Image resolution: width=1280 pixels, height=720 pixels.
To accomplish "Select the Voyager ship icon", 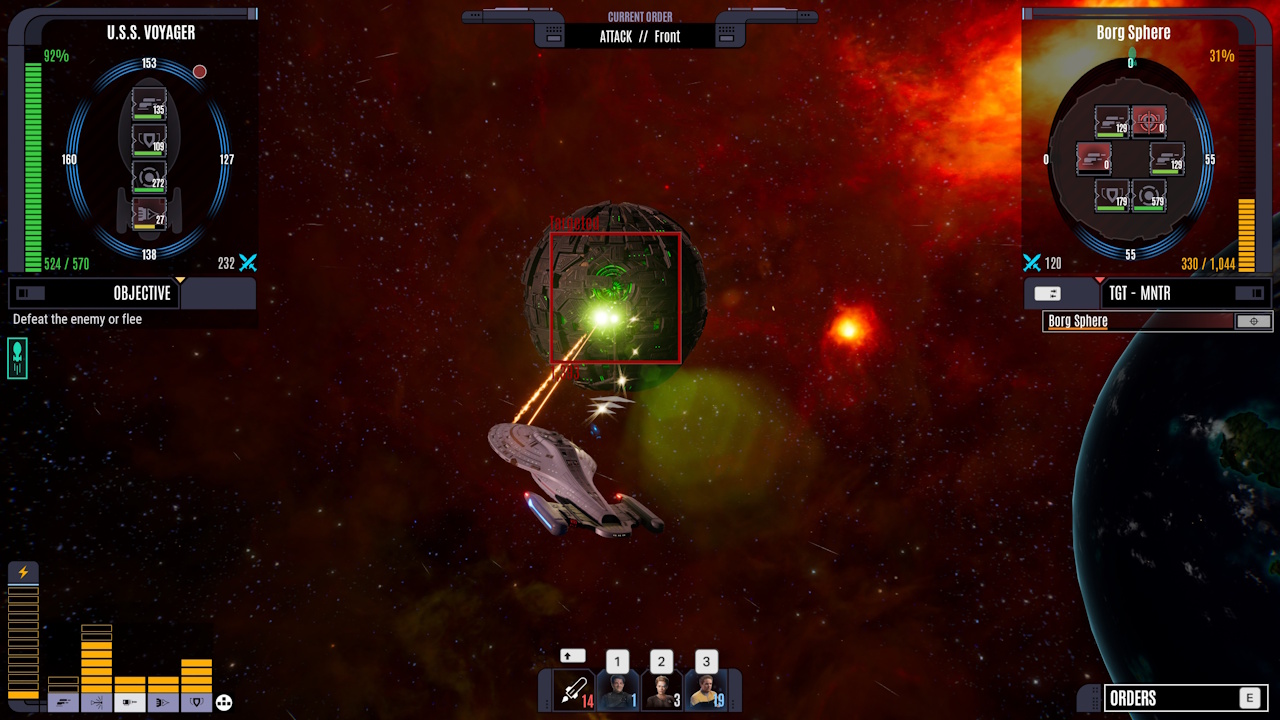I will [17, 357].
